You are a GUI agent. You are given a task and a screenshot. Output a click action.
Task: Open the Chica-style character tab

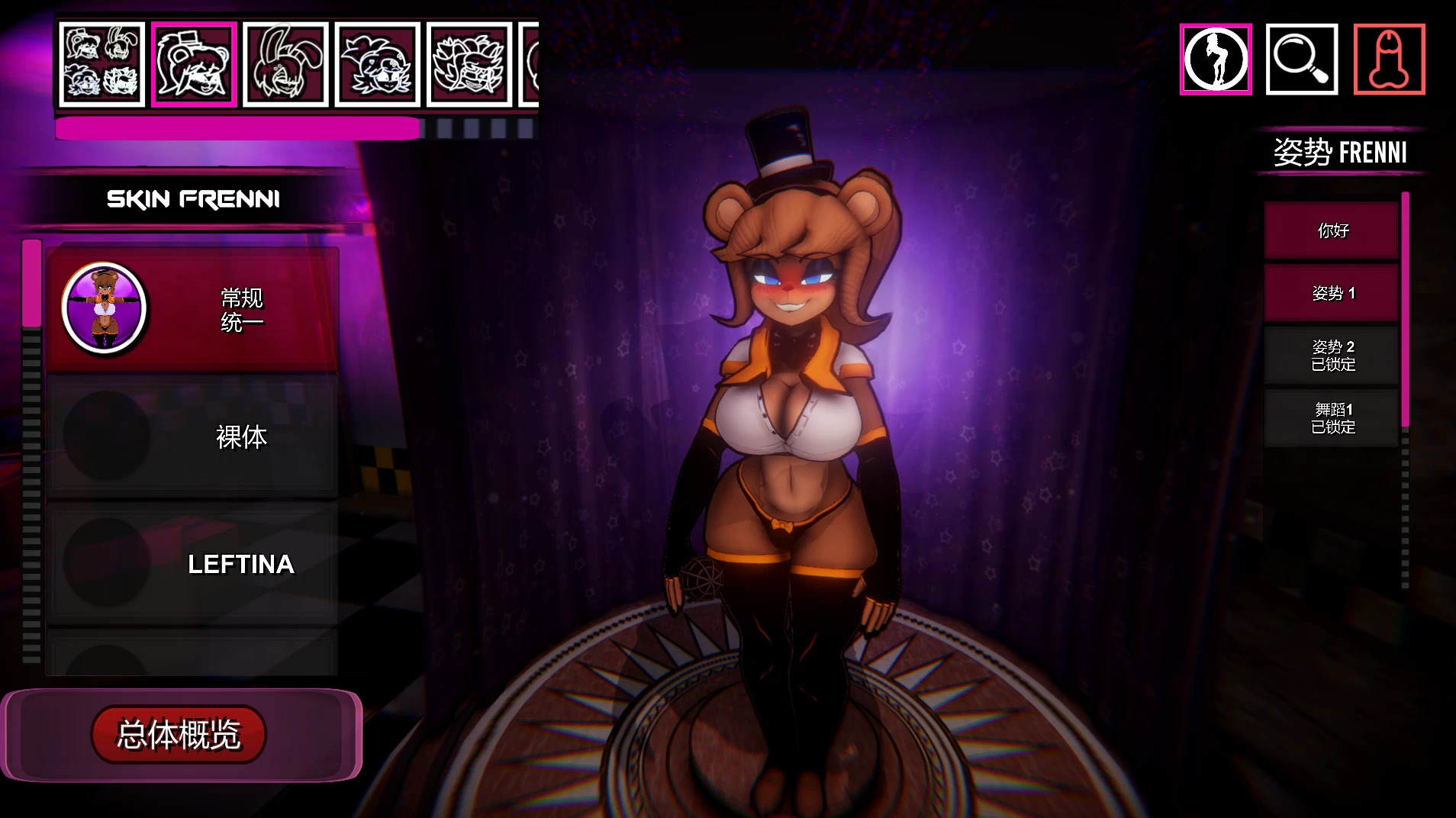pyautogui.click(x=377, y=63)
